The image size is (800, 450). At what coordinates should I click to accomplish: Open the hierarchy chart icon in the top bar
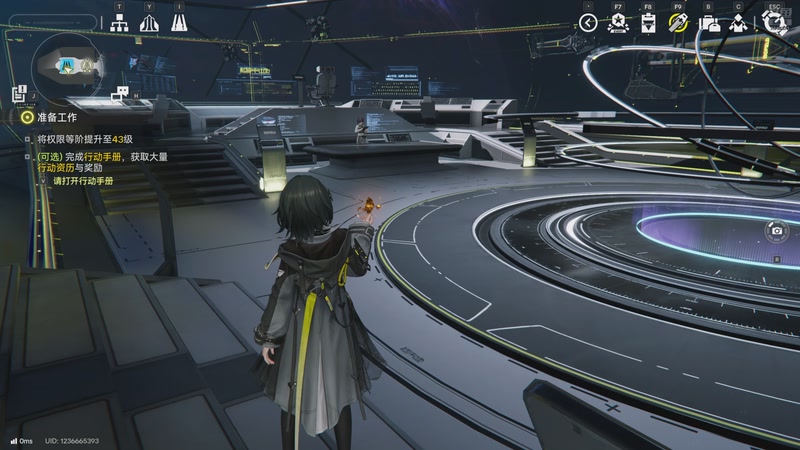coord(119,23)
